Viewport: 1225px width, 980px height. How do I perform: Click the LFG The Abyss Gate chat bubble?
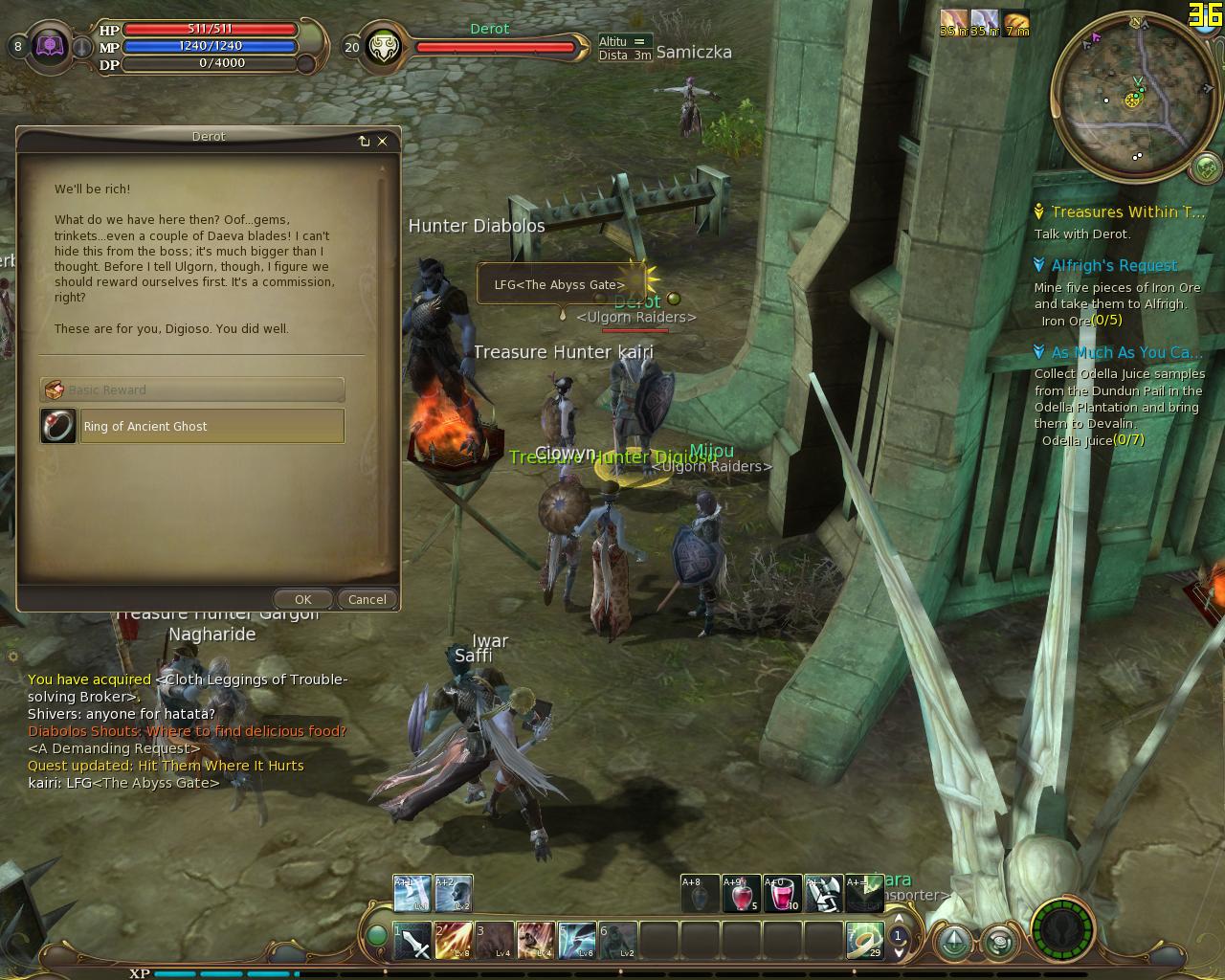pyautogui.click(x=559, y=284)
